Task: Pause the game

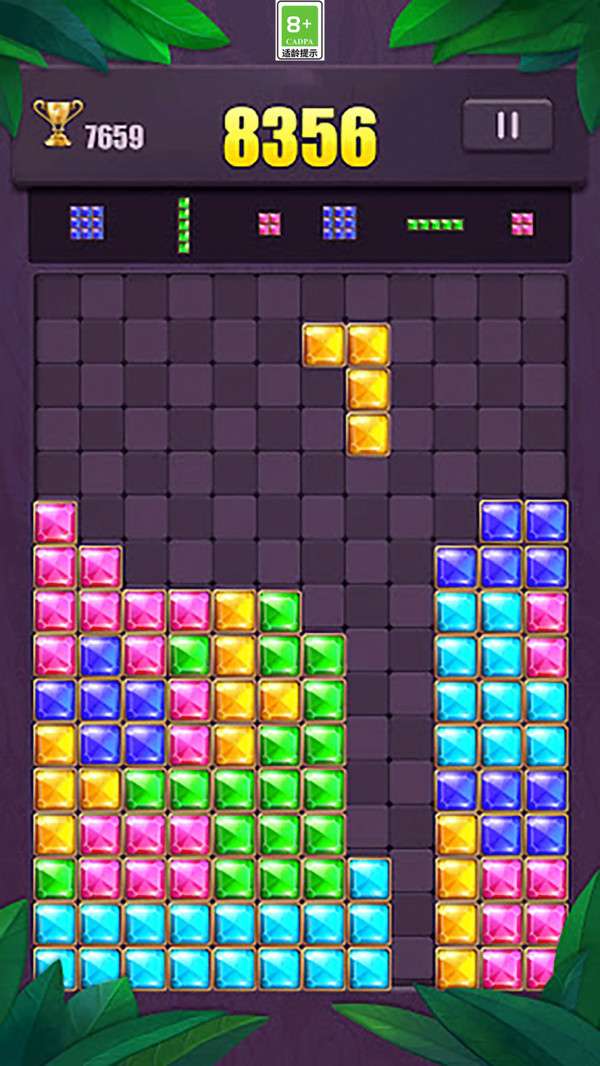Action: (x=507, y=125)
